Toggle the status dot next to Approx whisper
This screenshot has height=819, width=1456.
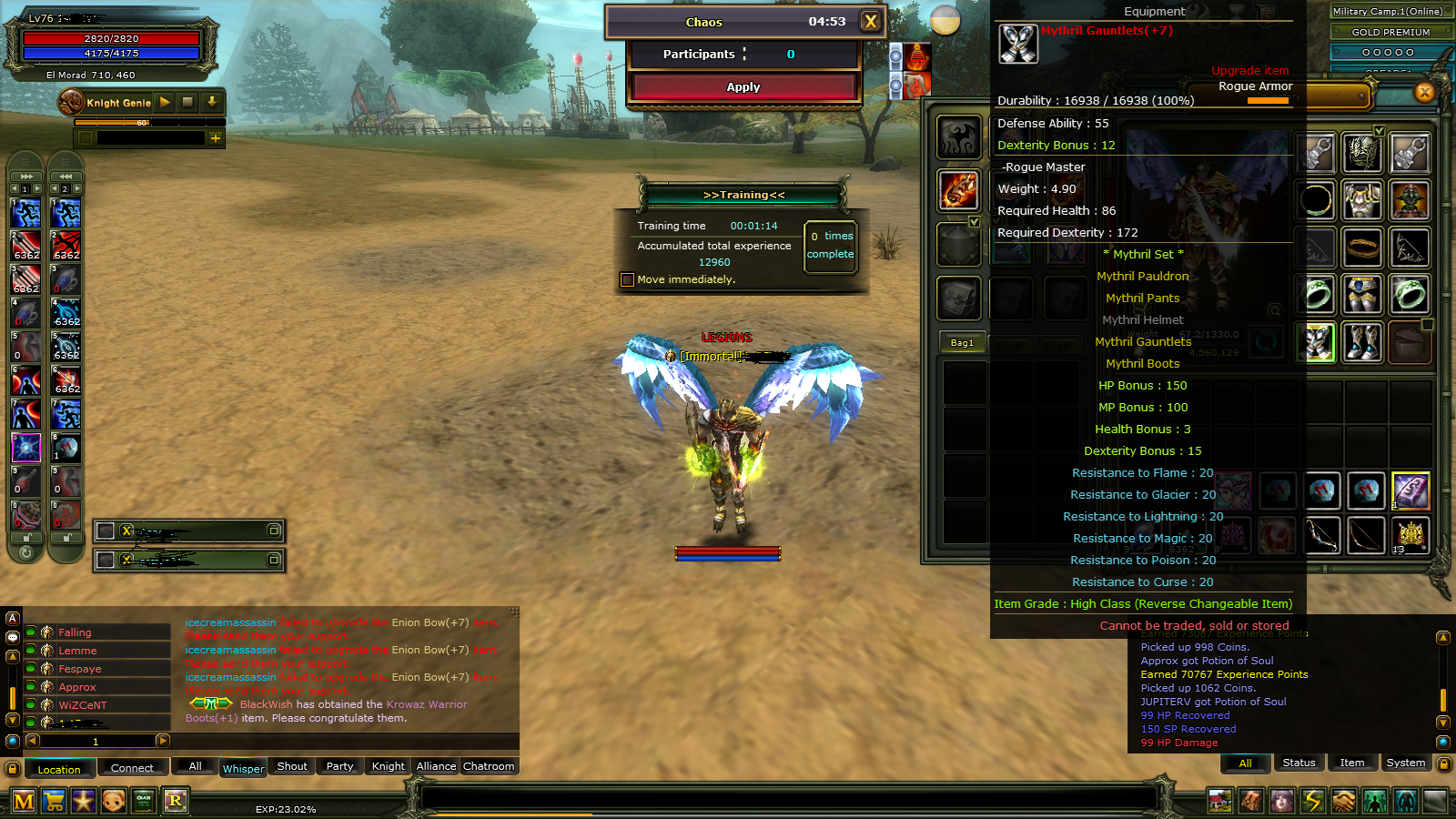31,687
